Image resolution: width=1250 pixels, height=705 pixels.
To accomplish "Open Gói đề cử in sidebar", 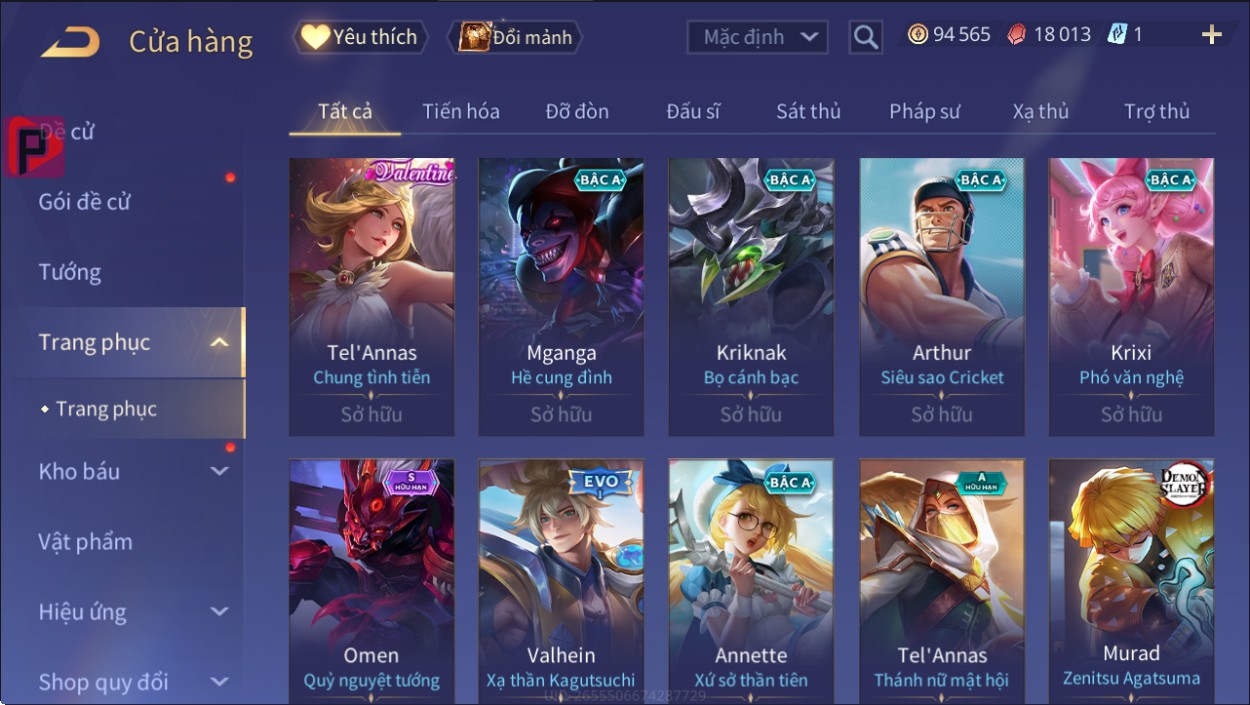I will pos(85,202).
